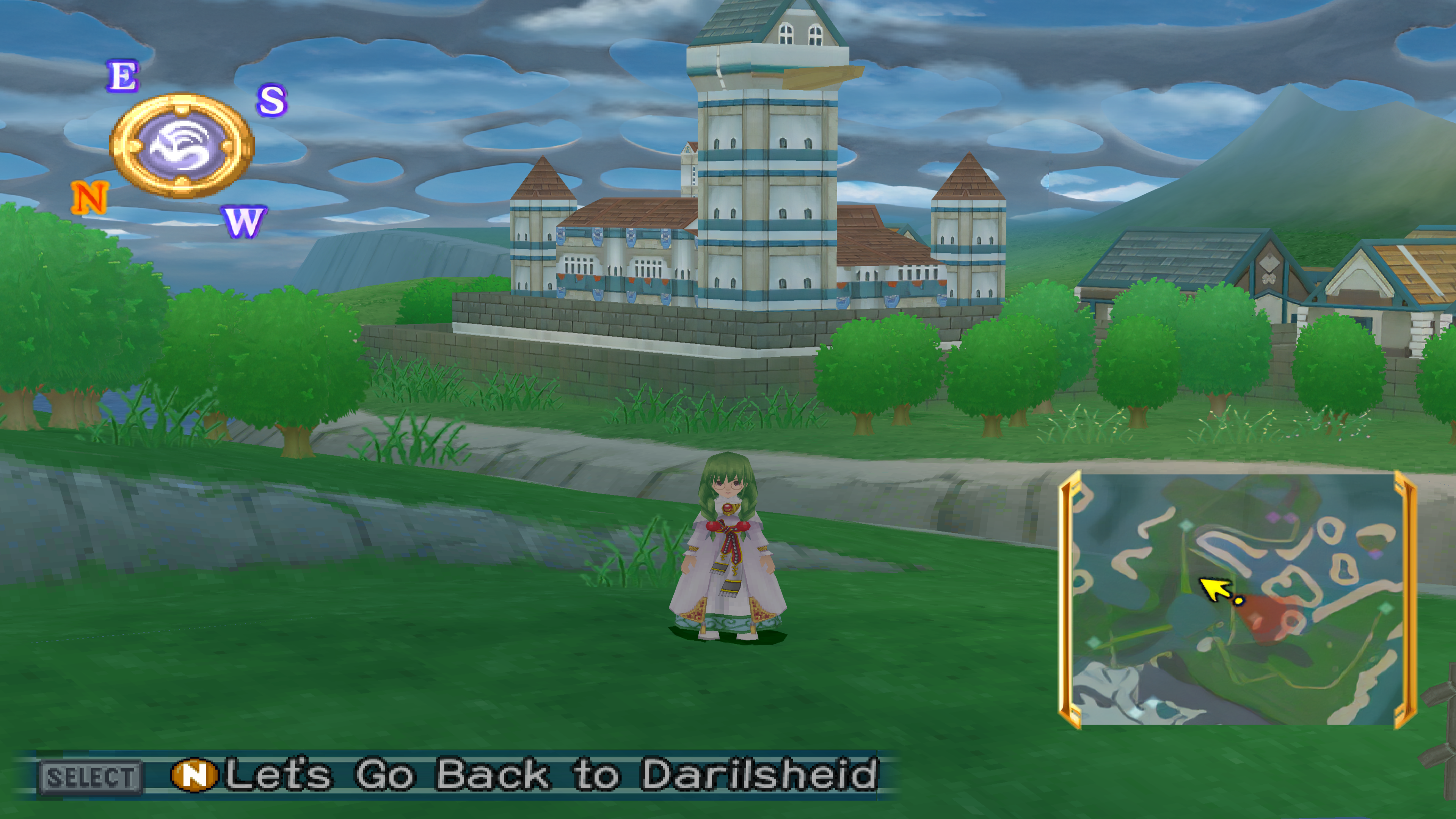Select the "Let's Go Back to Darilsheid" objective
This screenshot has height=819, width=1456.
(551, 774)
